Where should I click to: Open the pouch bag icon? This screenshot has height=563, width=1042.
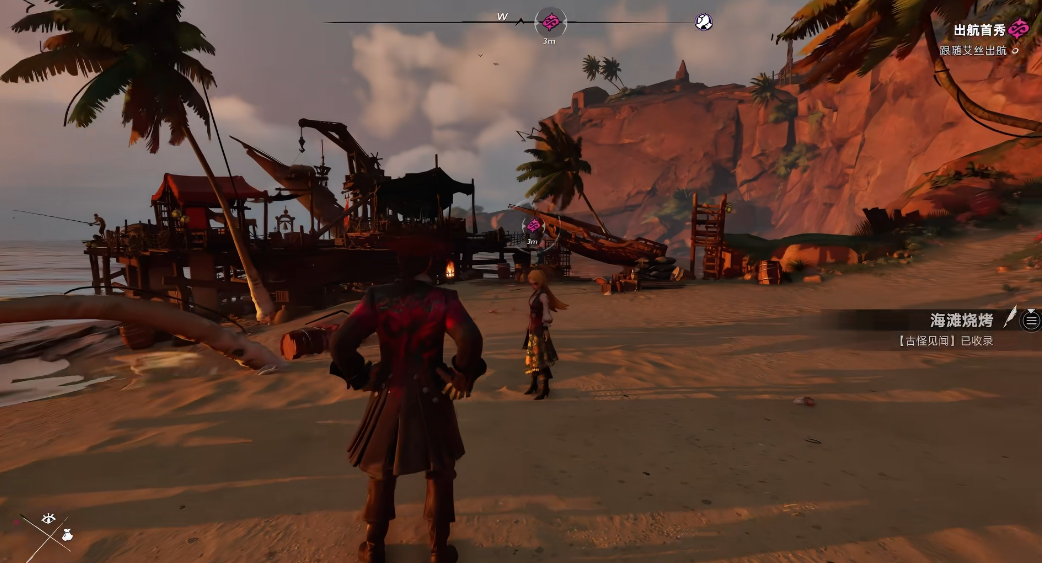point(65,536)
